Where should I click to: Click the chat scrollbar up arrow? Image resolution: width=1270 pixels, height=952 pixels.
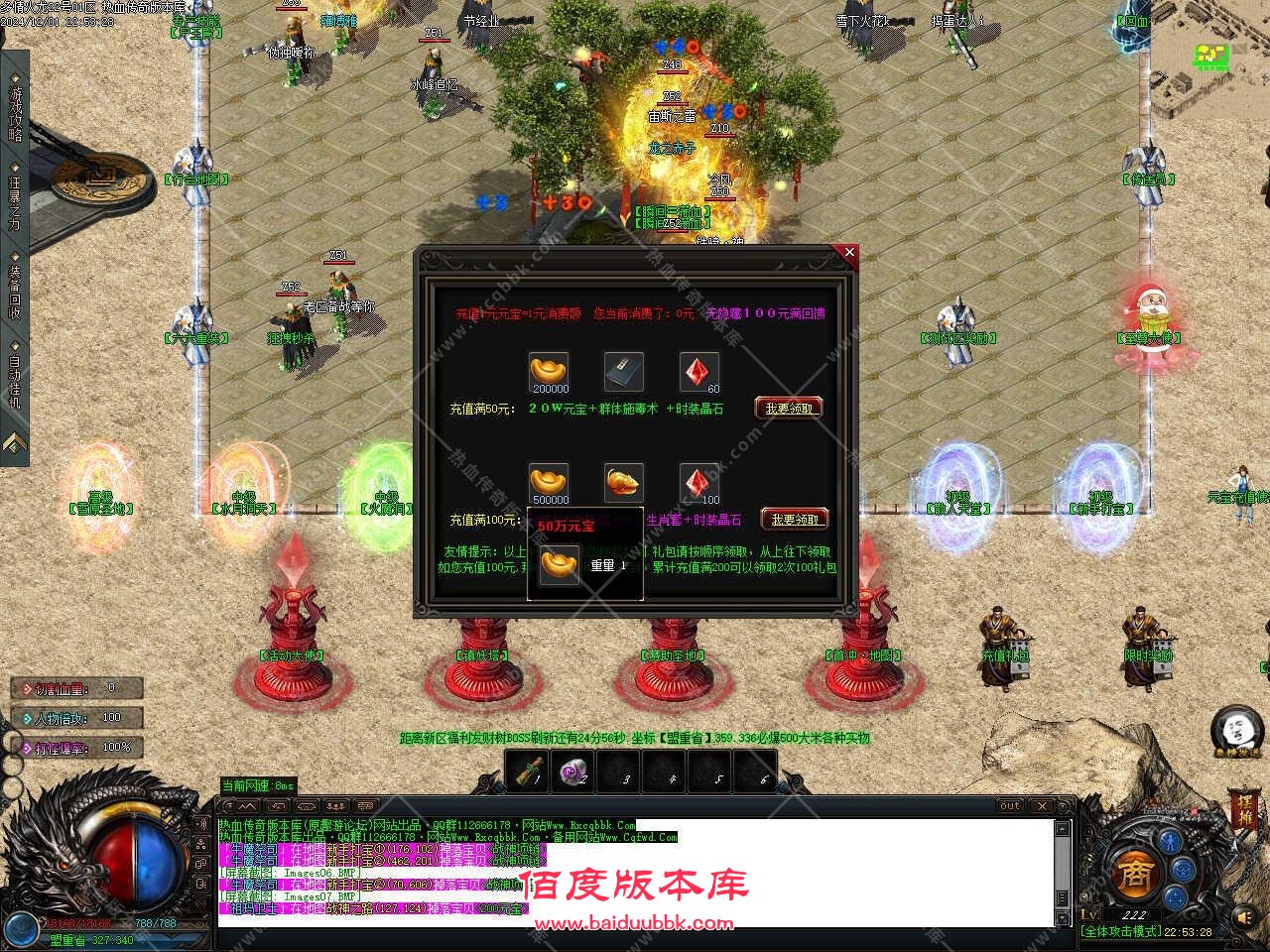point(1063,829)
